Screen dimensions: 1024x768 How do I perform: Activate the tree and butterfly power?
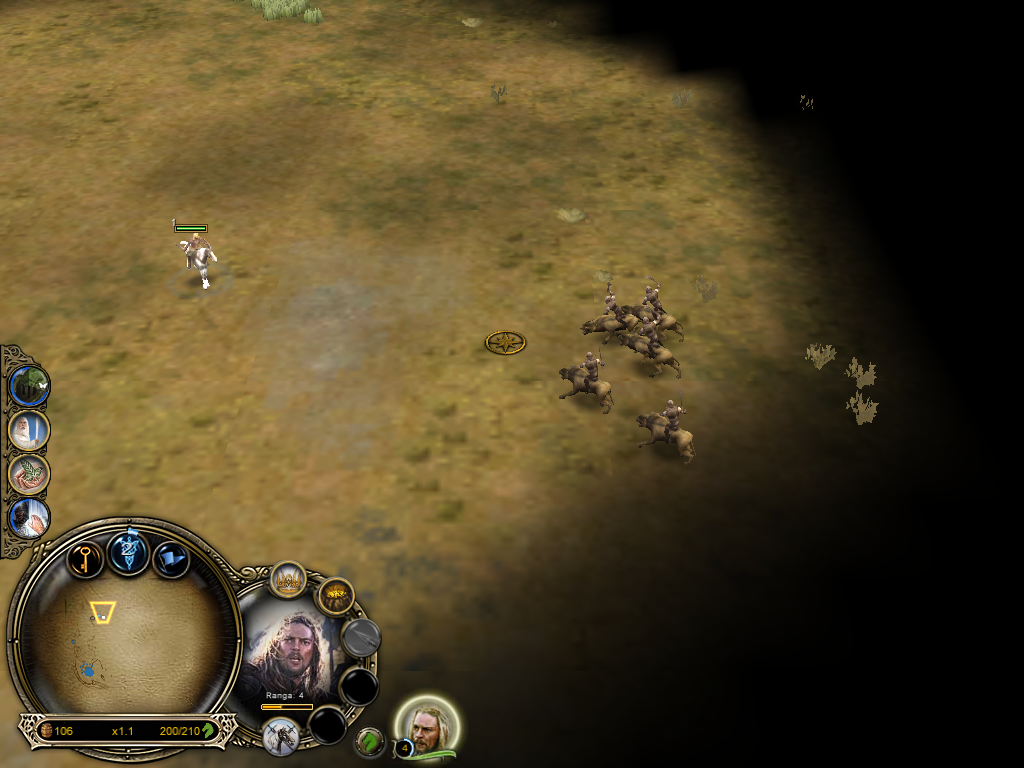29,385
